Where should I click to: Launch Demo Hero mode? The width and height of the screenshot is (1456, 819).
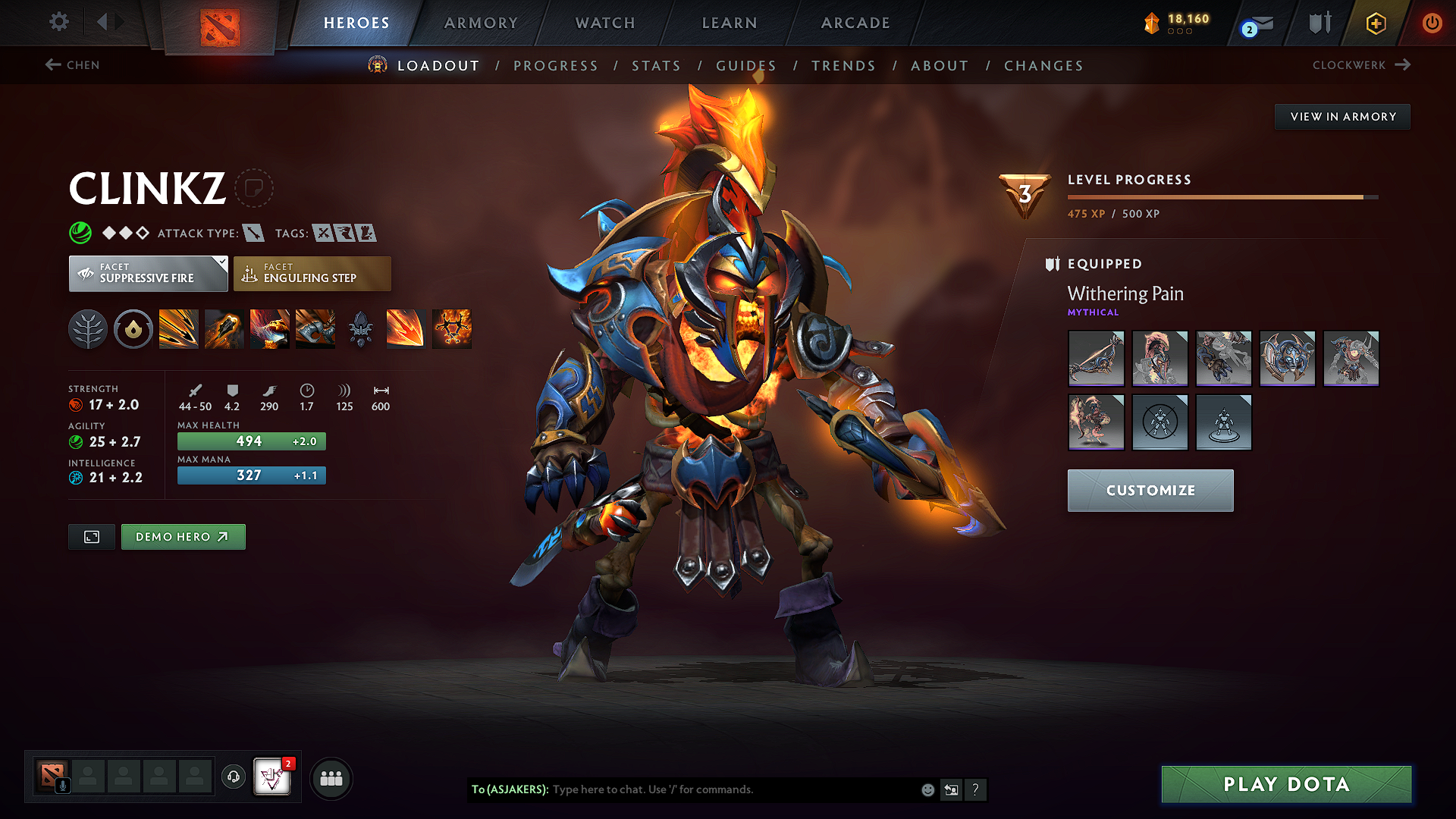click(183, 537)
